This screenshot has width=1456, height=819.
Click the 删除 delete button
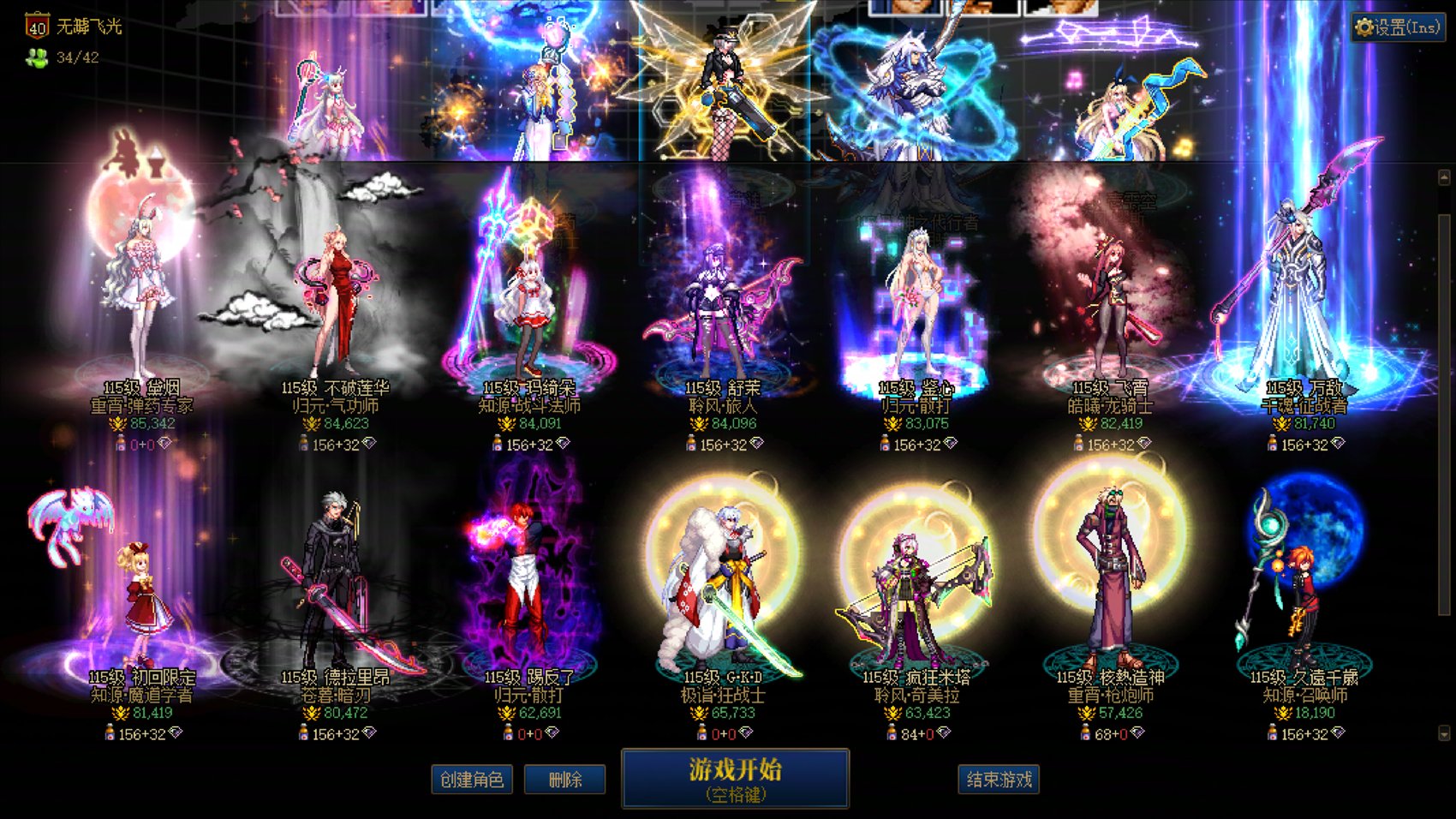[x=564, y=780]
